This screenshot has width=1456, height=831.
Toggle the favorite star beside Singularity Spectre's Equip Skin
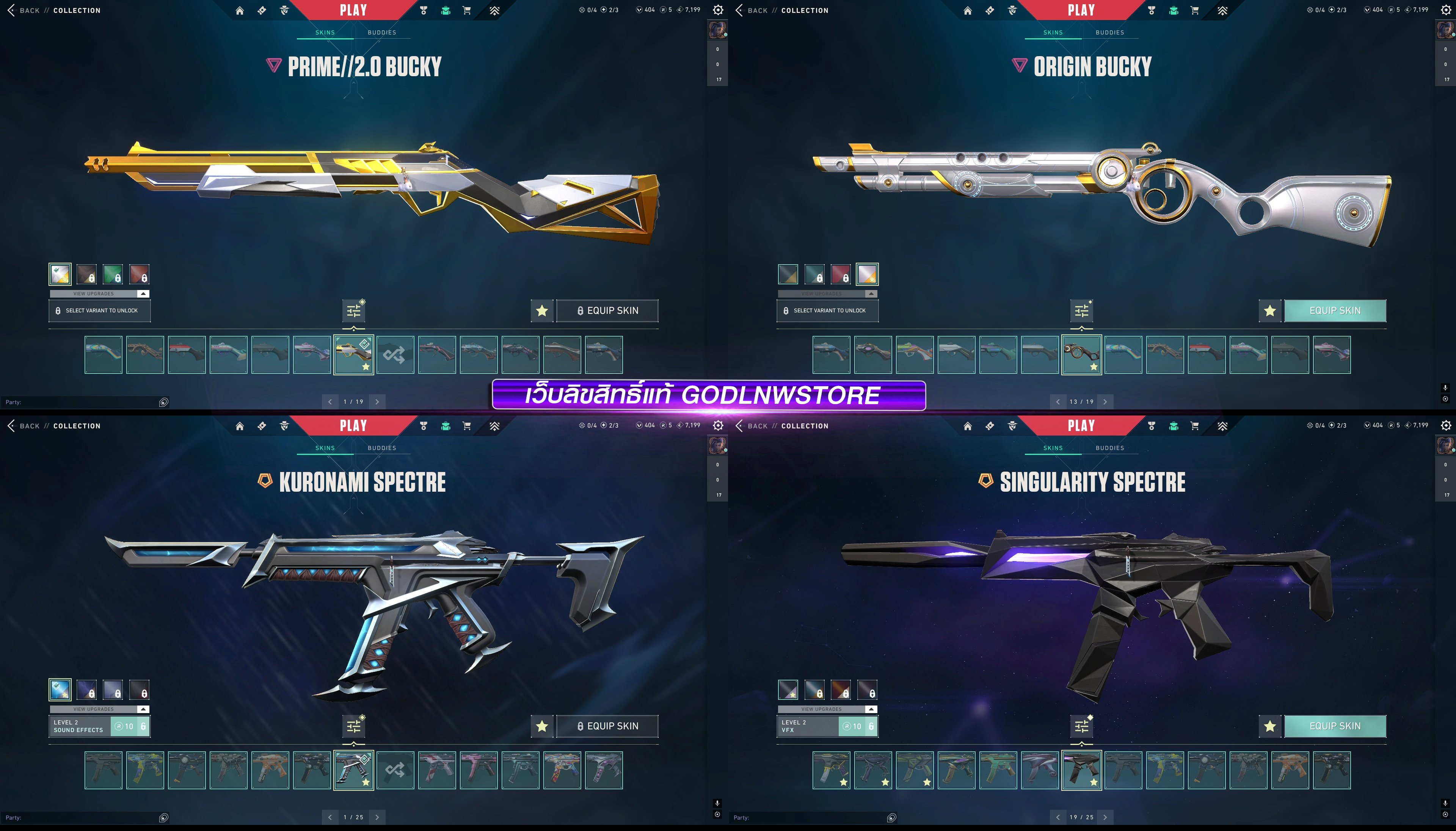point(1270,726)
